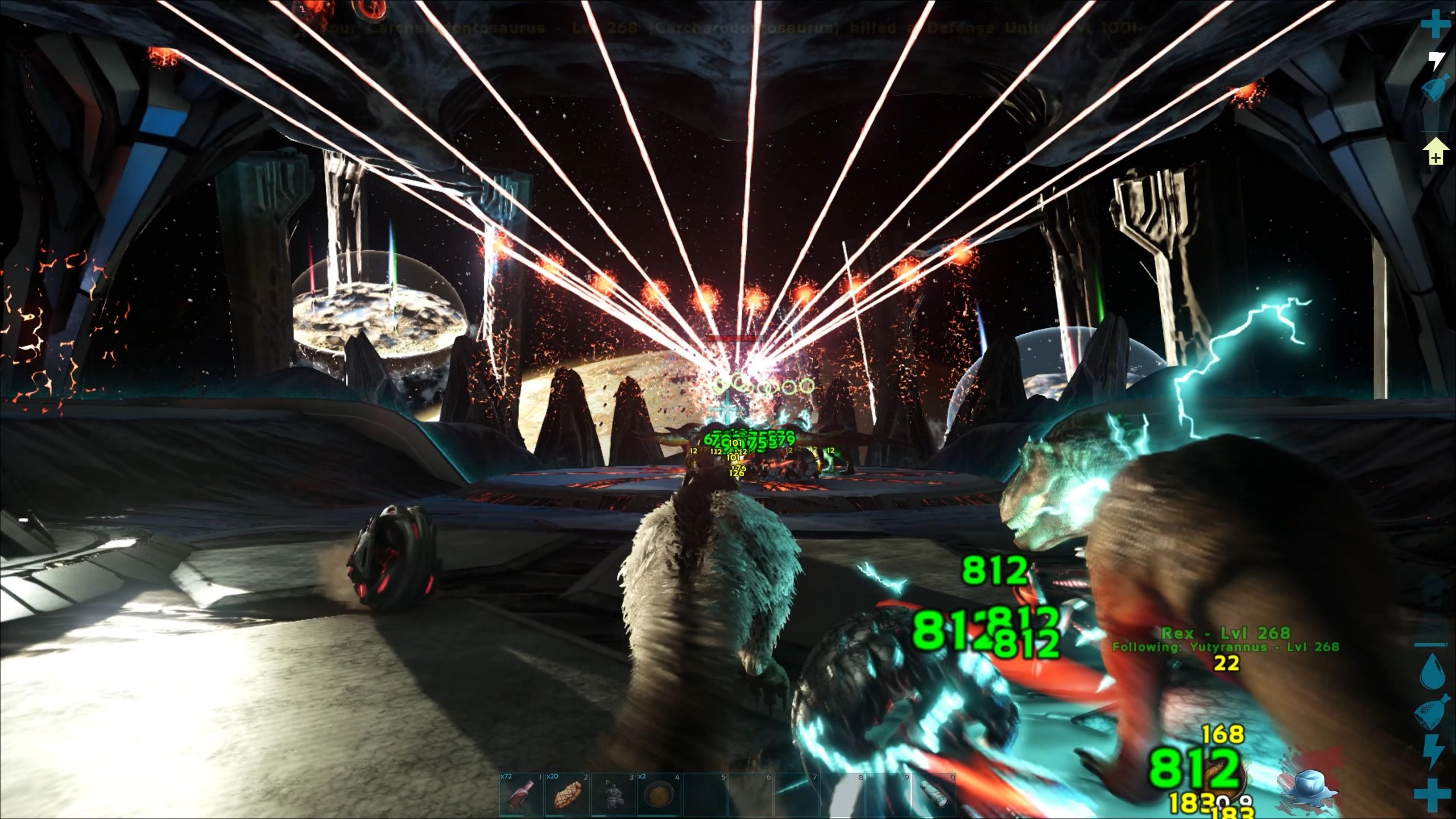Select the red brew bottle hotbar slot
The height and width of the screenshot is (819, 1456).
pos(522,796)
